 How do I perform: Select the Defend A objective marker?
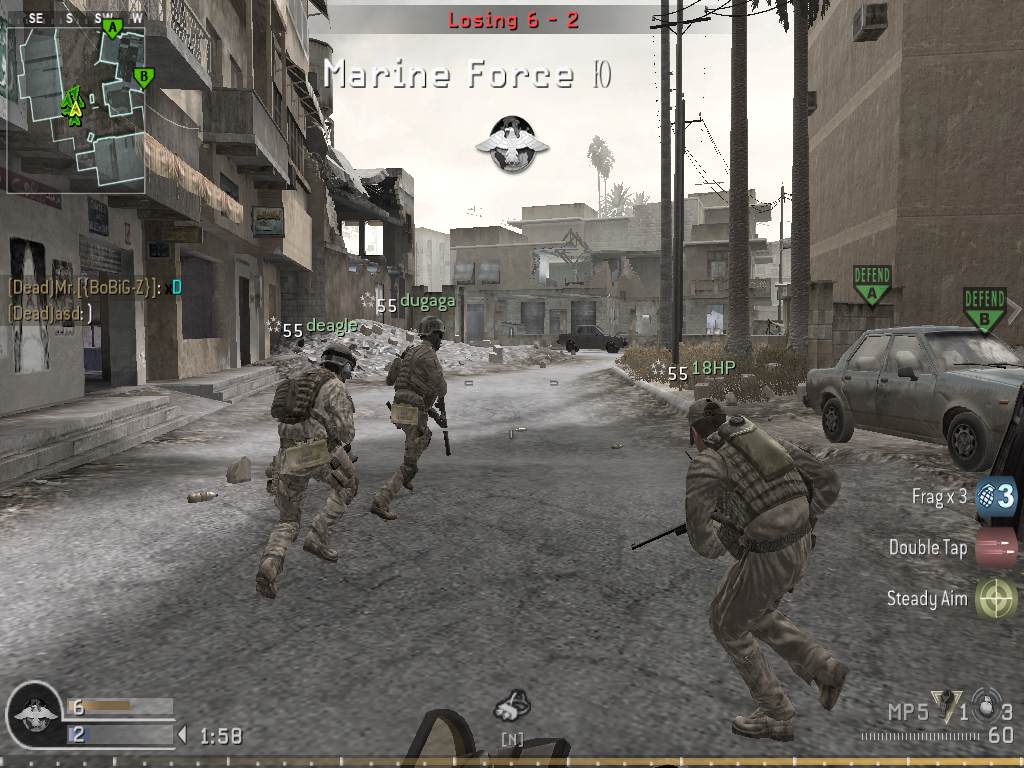(872, 285)
